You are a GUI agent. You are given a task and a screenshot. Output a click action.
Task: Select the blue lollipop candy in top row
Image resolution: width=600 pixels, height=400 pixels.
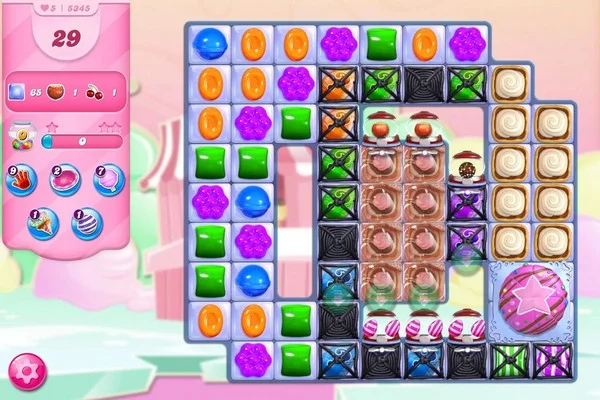209,43
